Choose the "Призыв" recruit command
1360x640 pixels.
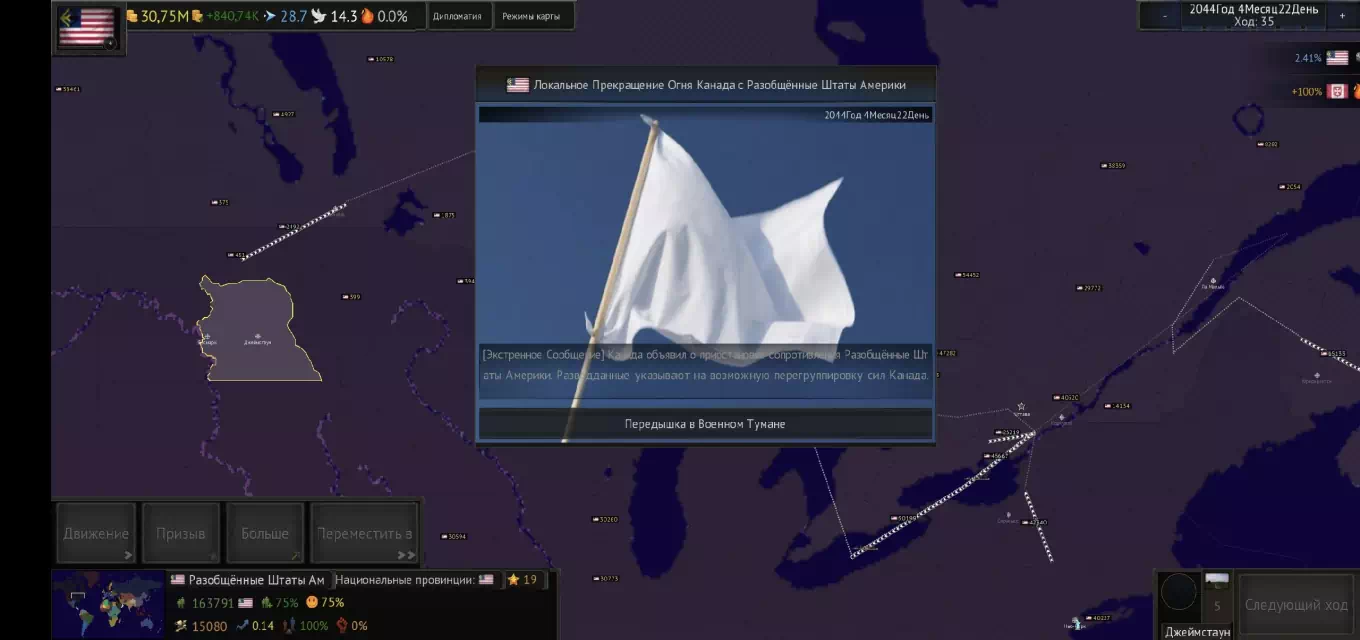click(181, 534)
